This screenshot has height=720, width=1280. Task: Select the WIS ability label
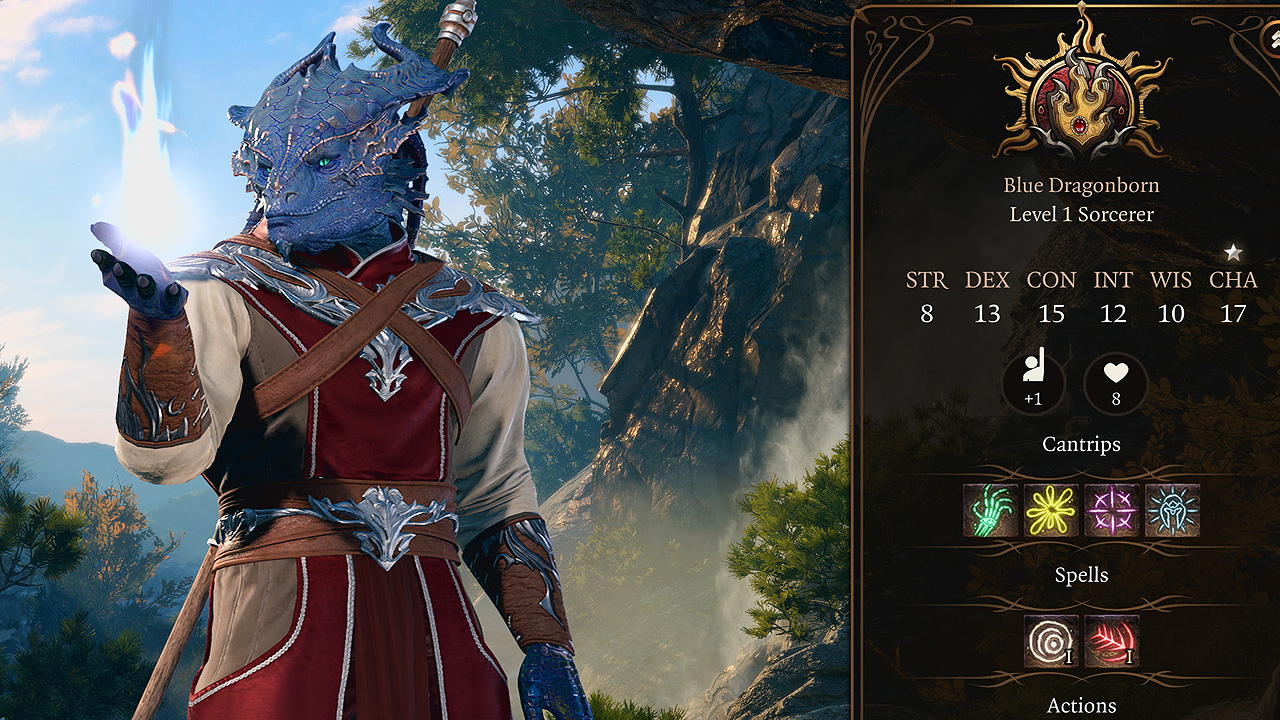point(1171,281)
